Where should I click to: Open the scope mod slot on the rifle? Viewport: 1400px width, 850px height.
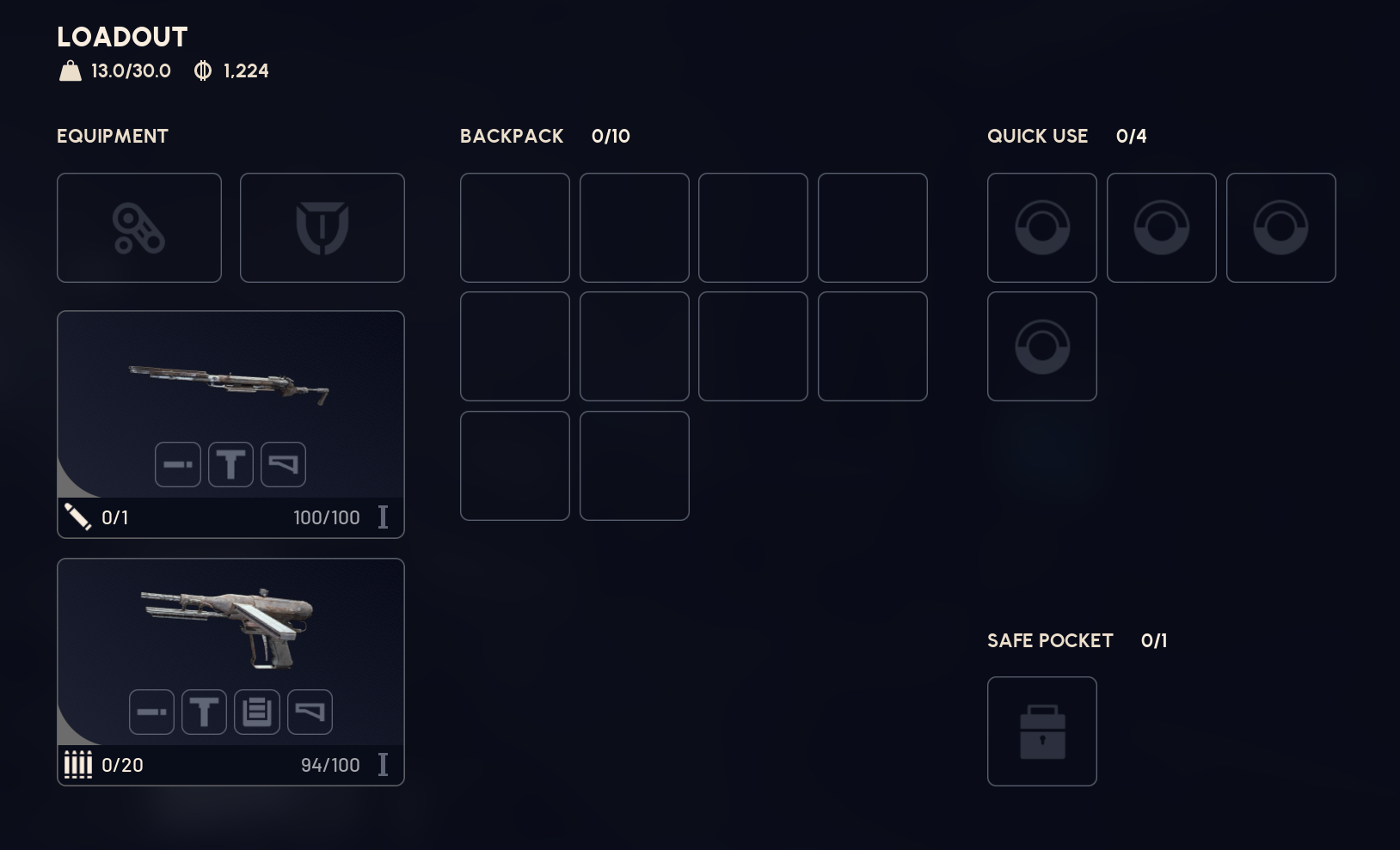(230, 463)
